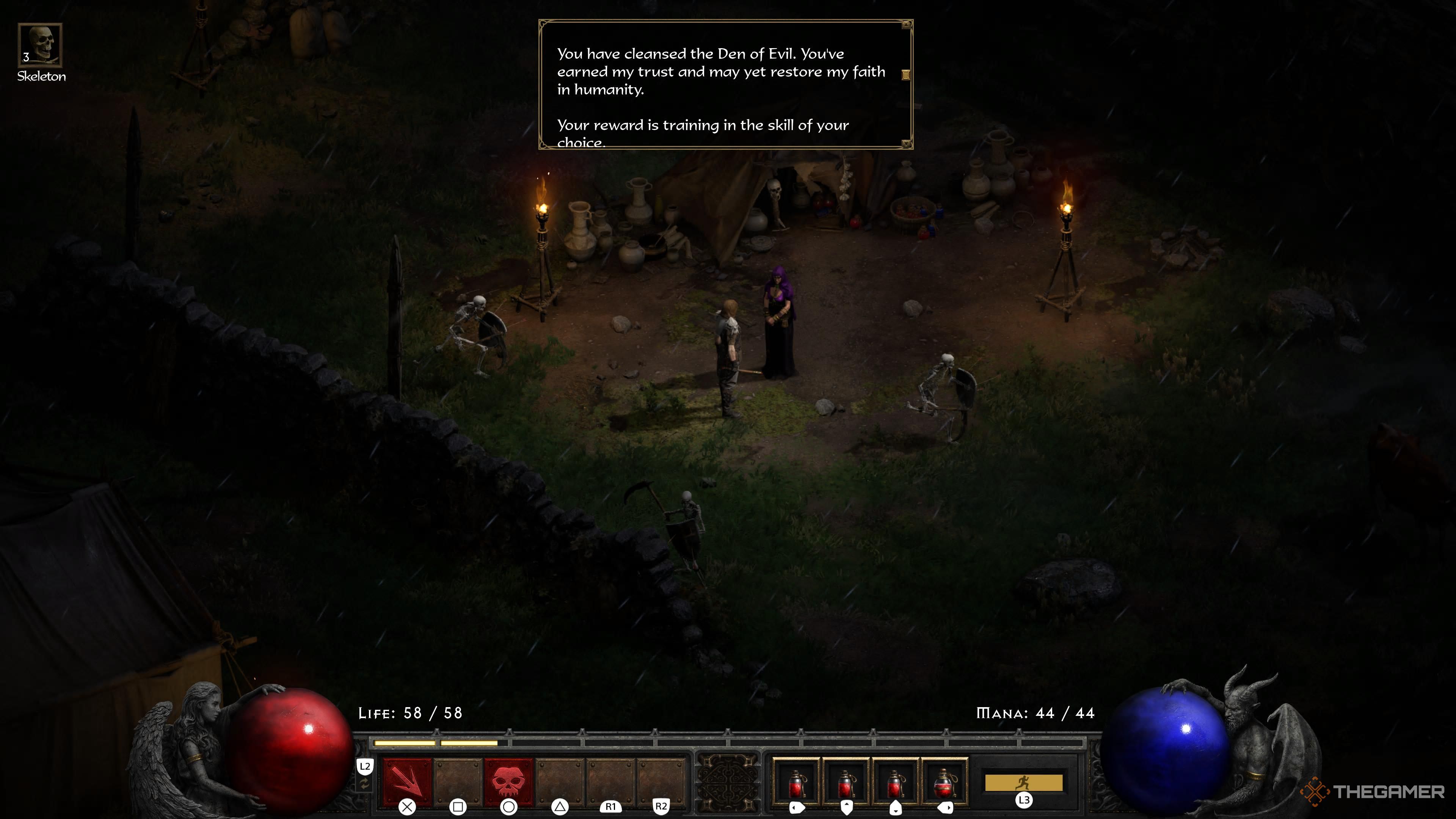1456x819 pixels.
Task: Click the dialogue box scroll-up arrow
Action: [x=906, y=25]
